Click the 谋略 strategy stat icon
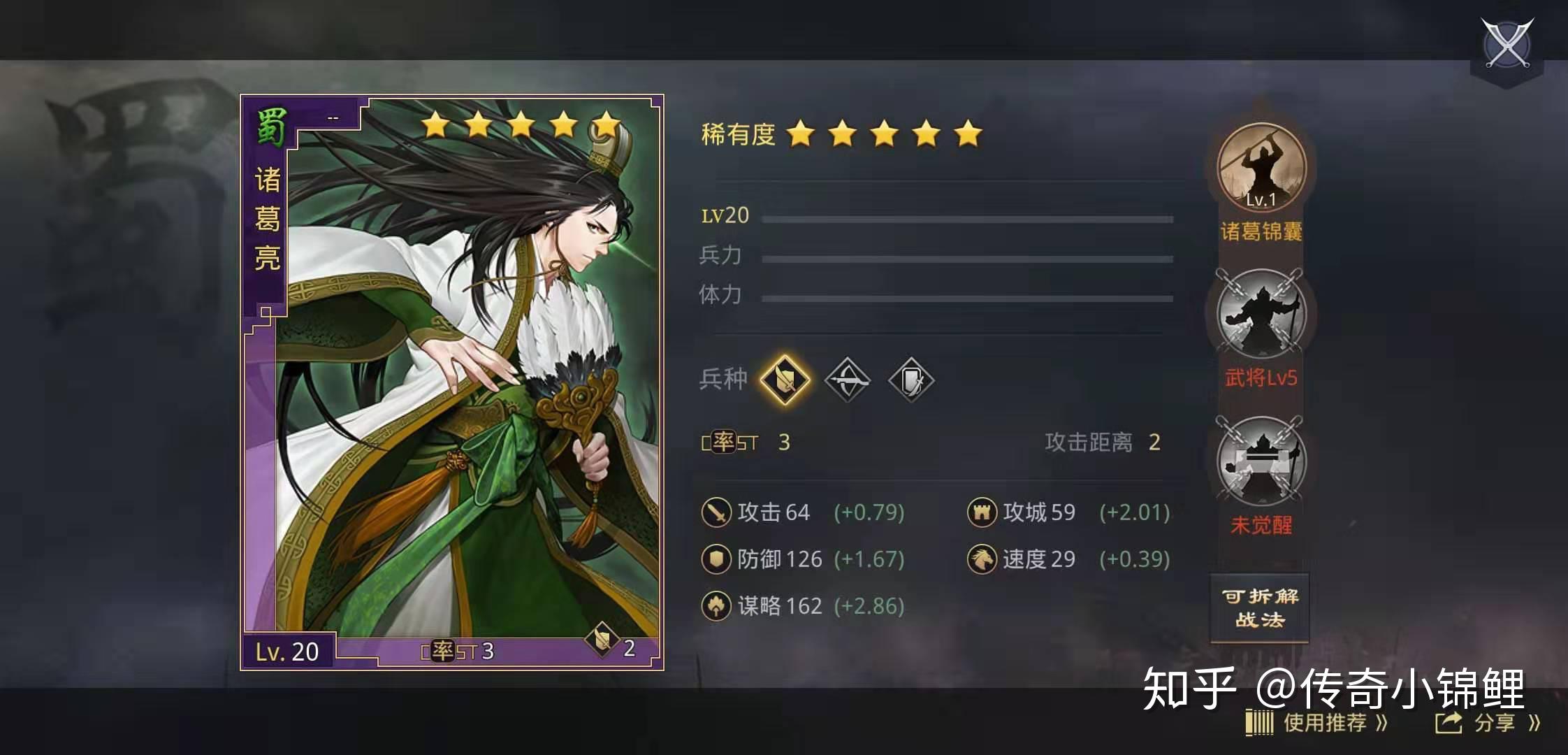The height and width of the screenshot is (755, 1568). [x=716, y=605]
